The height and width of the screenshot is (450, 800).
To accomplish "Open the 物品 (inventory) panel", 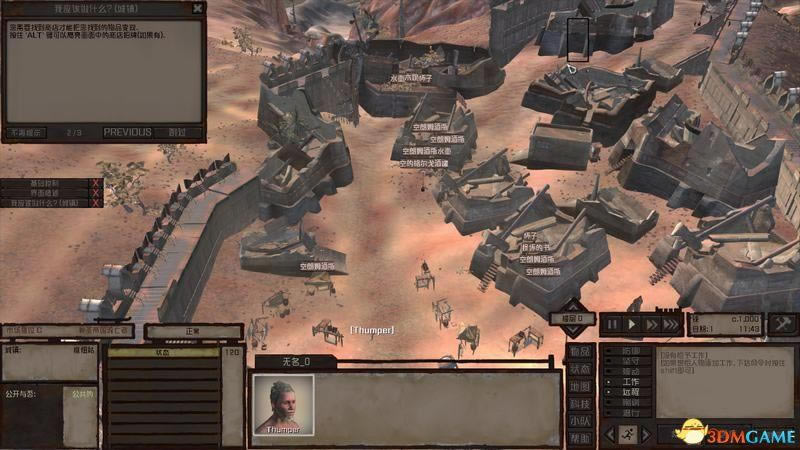I will (580, 351).
